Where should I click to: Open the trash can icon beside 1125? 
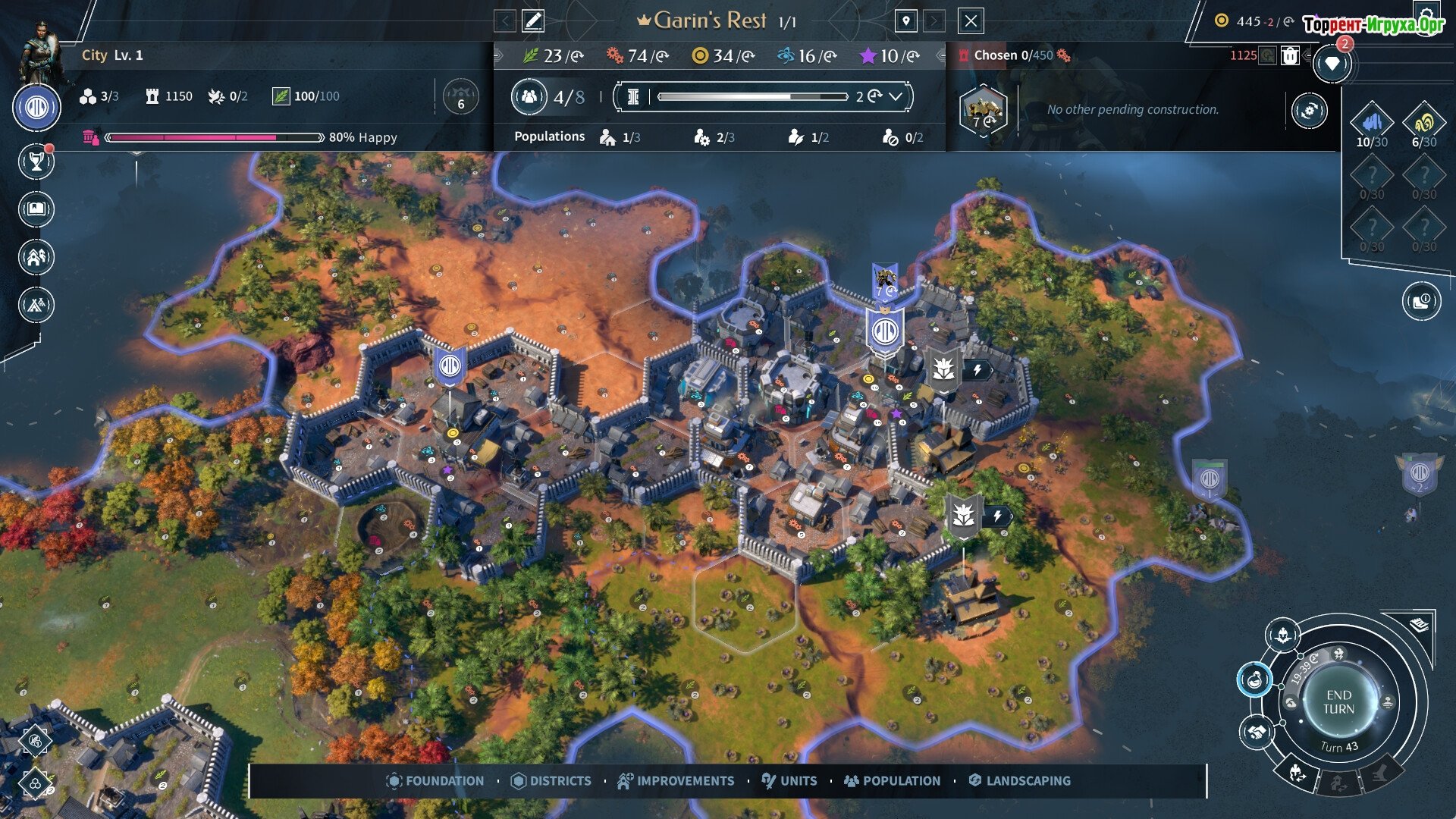coord(1290,55)
